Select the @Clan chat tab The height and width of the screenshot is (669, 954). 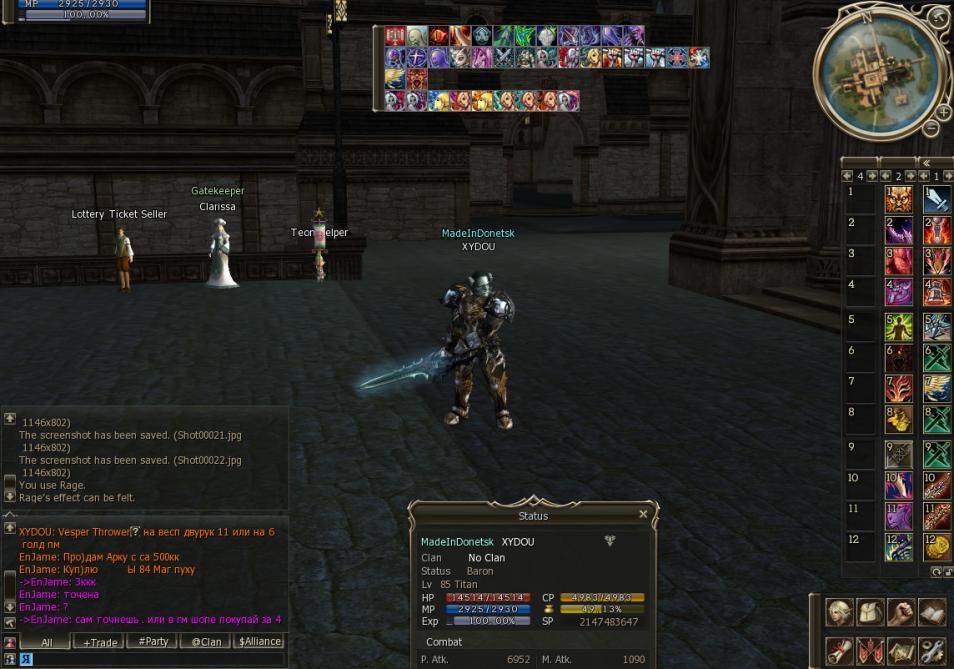tap(206, 642)
